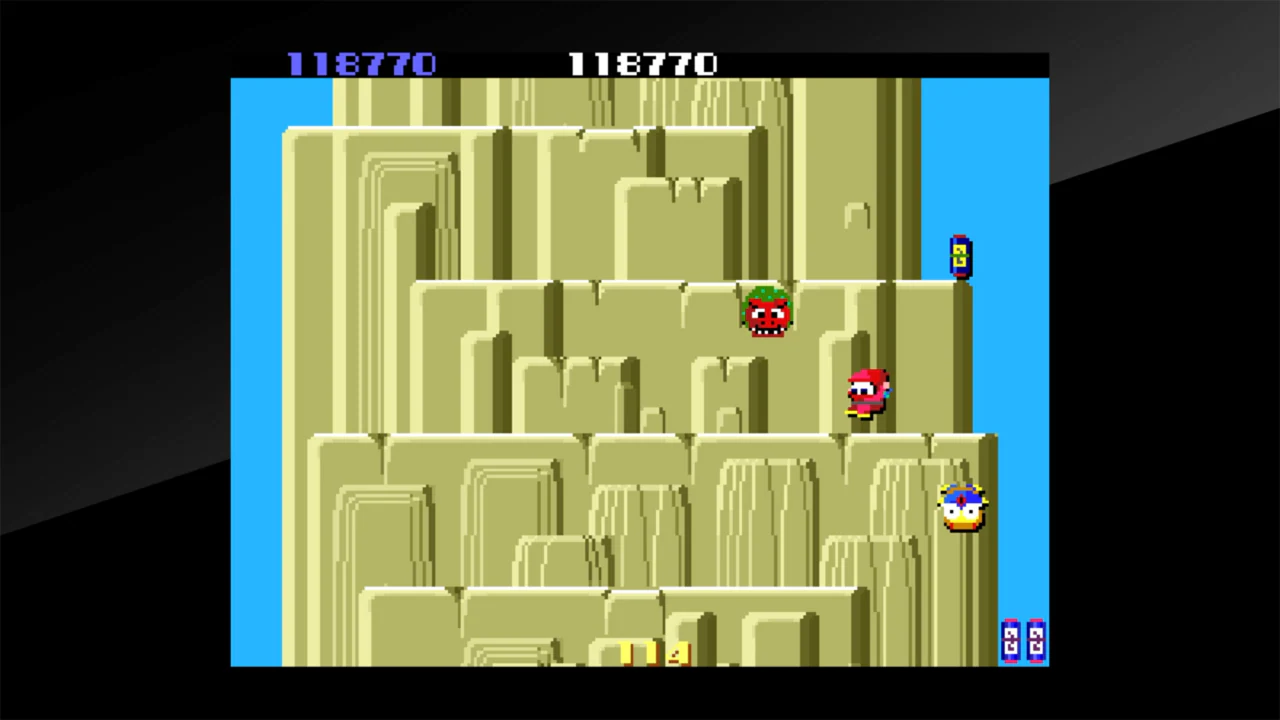Click the red rival ninja sprite
This screenshot has width=1280, height=720.
point(866,390)
